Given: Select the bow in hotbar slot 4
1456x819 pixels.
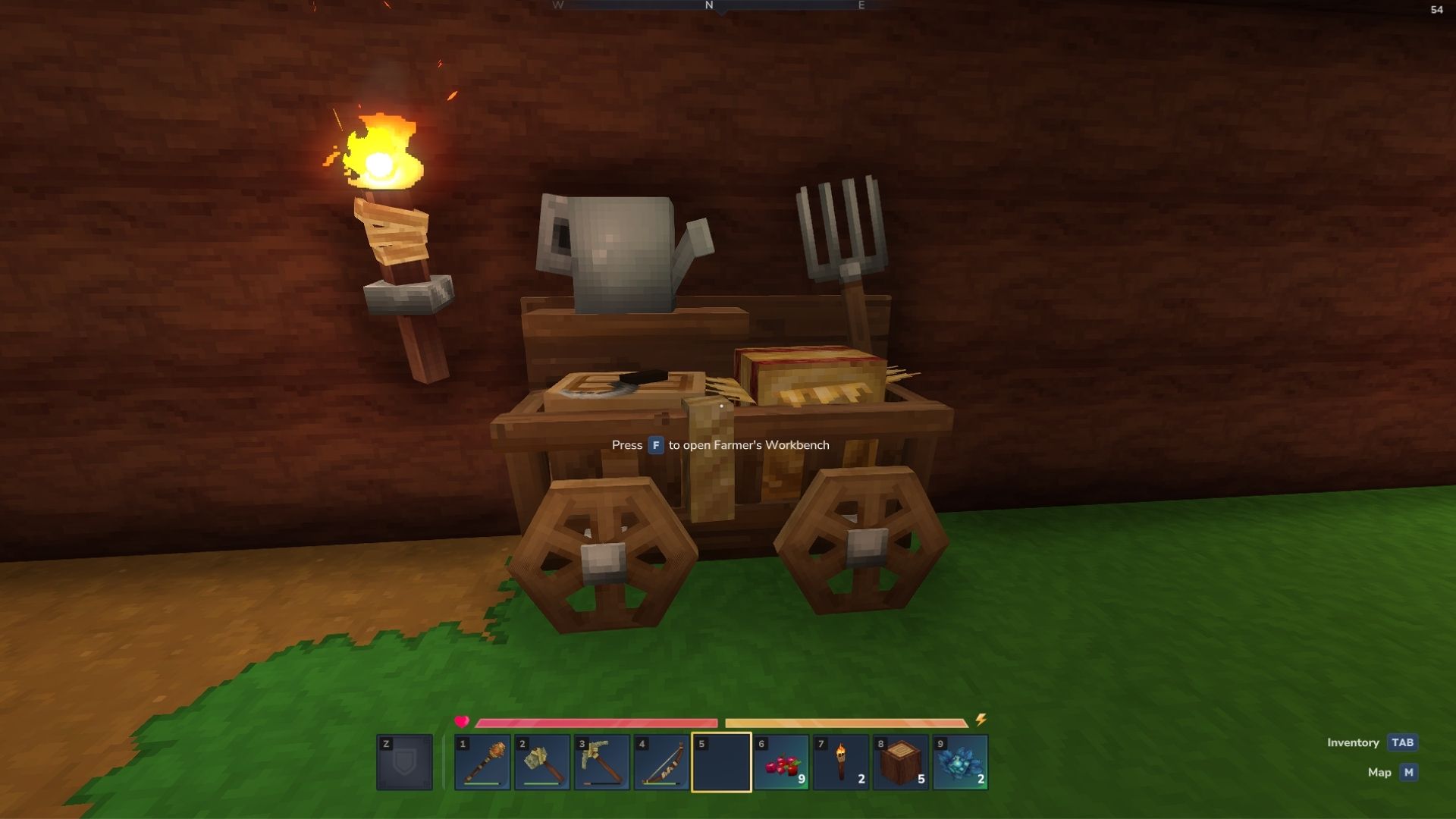Looking at the screenshot, I should 661,762.
